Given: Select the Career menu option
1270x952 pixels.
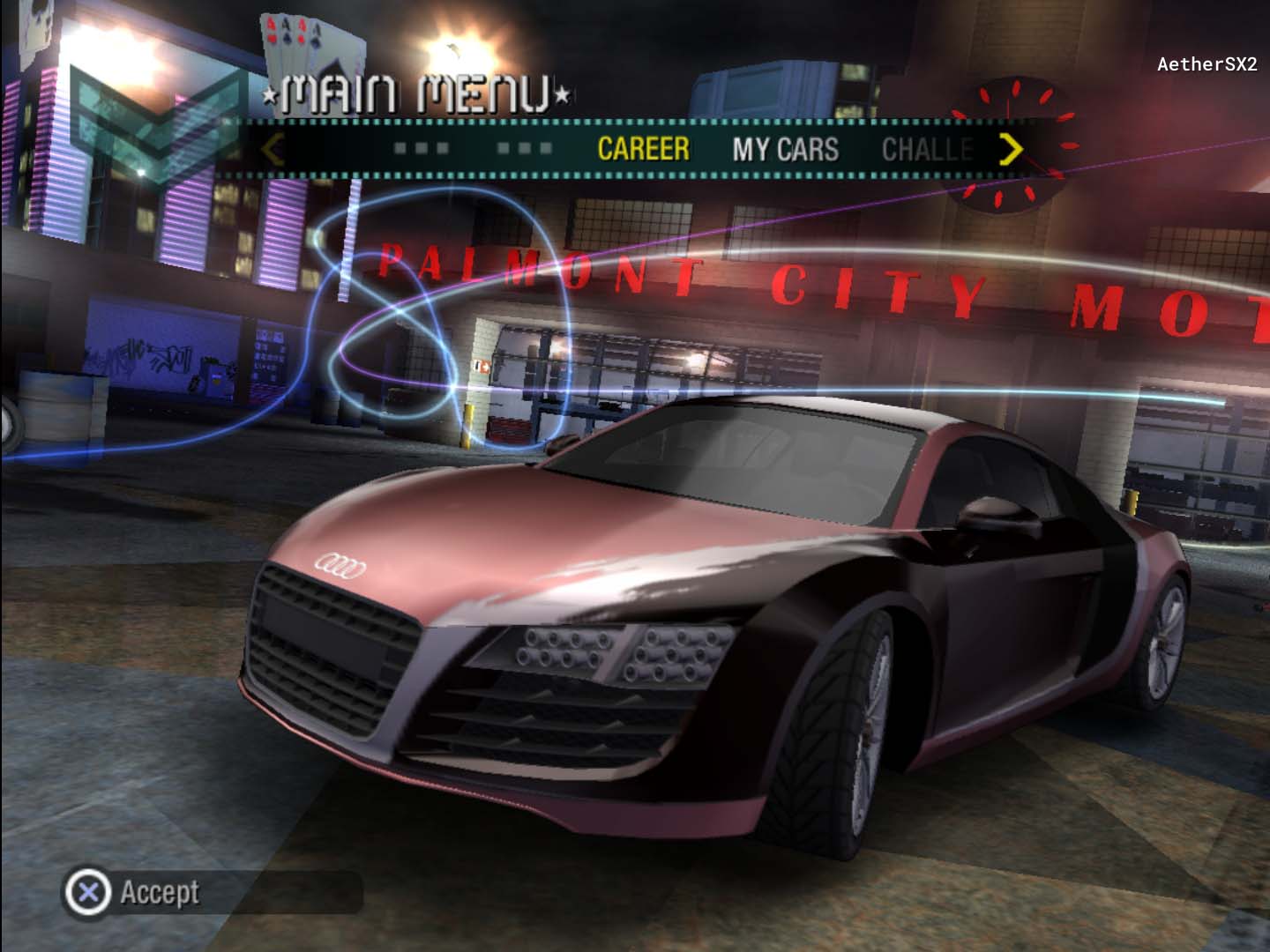Looking at the screenshot, I should click(x=643, y=149).
